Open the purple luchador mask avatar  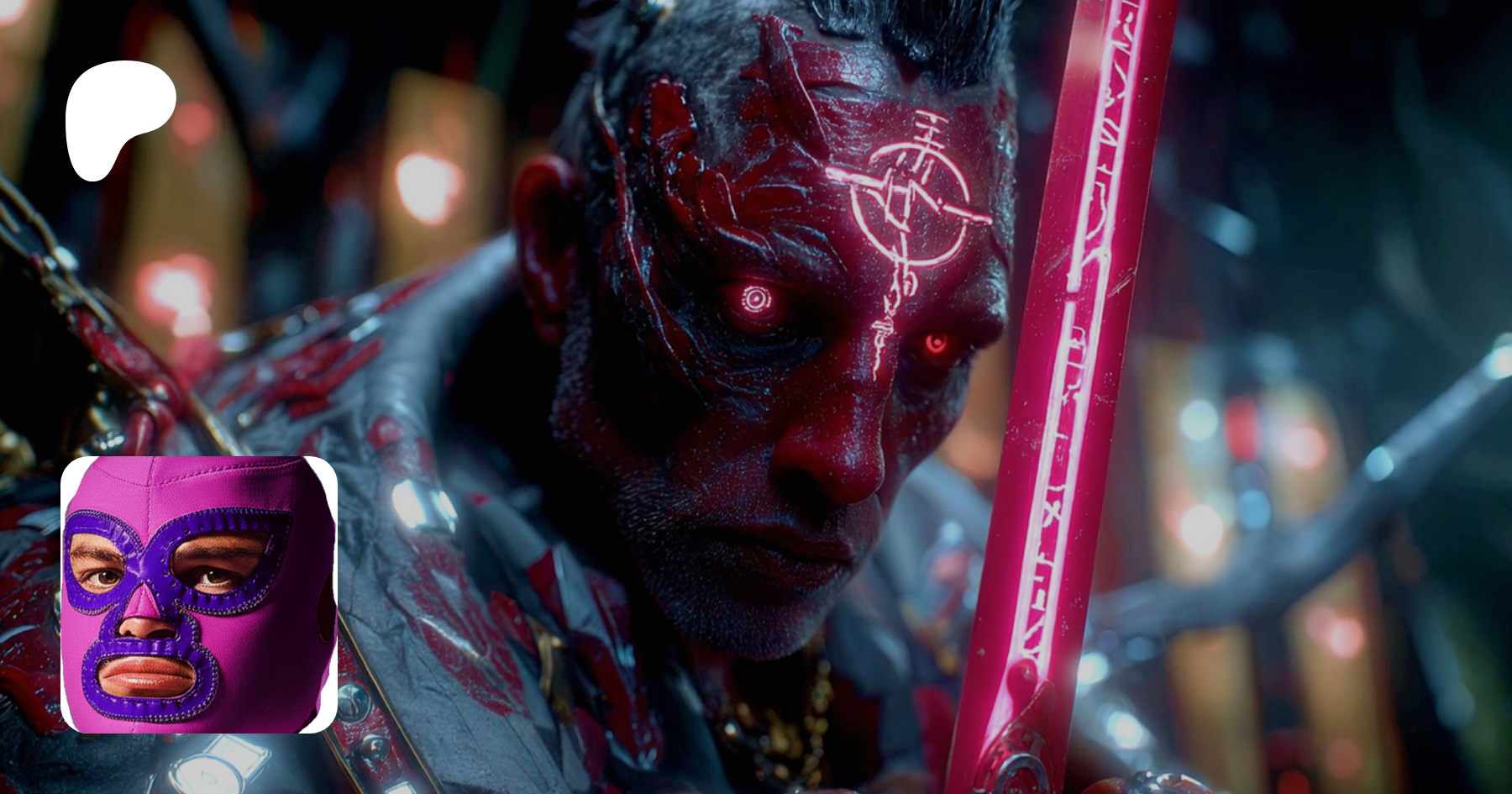tap(199, 594)
